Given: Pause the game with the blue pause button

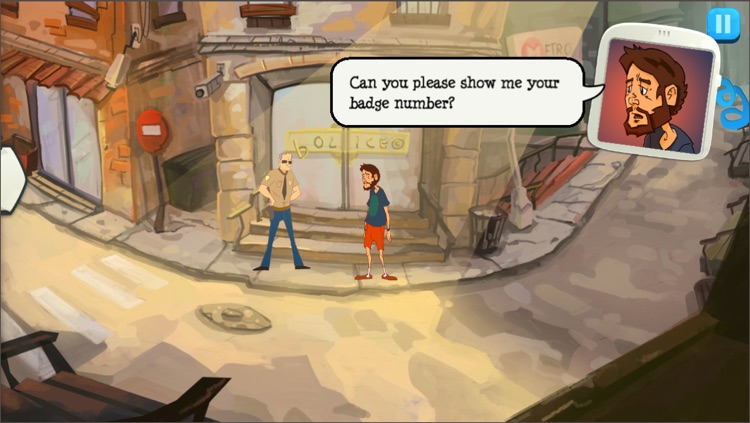Looking at the screenshot, I should tap(720, 23).
